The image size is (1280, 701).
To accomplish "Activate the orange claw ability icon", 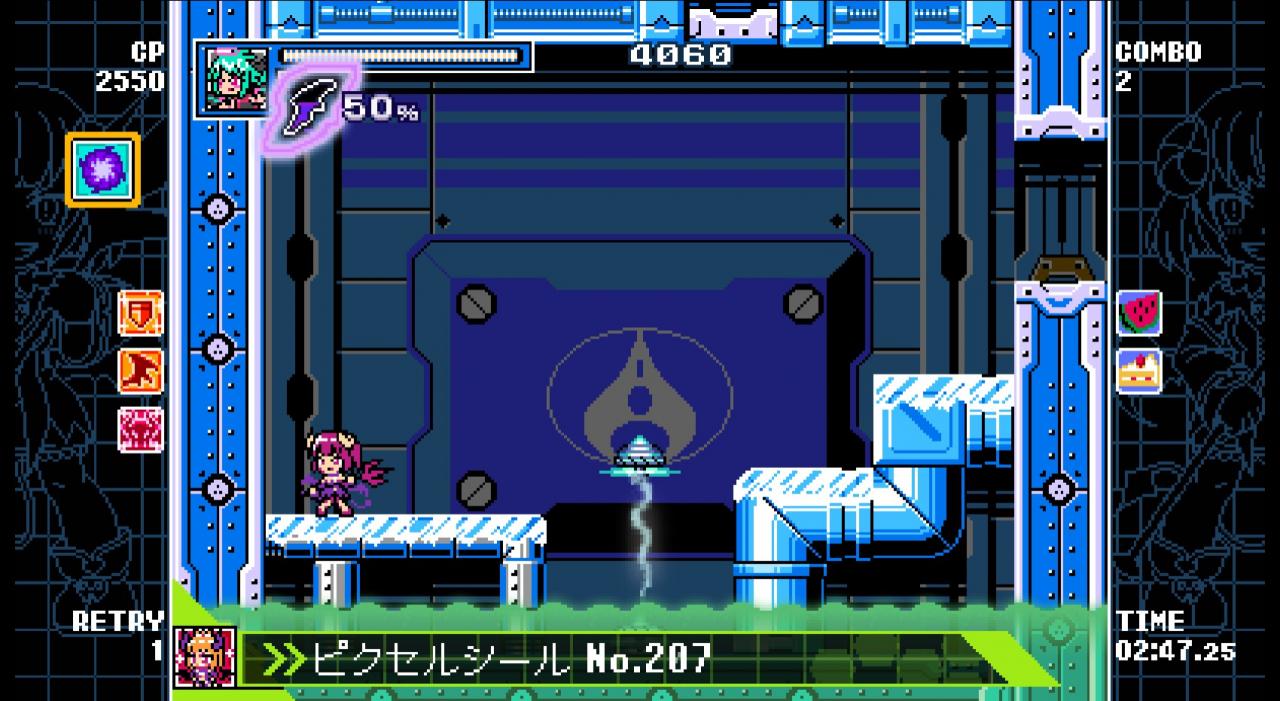I will coord(140,370).
